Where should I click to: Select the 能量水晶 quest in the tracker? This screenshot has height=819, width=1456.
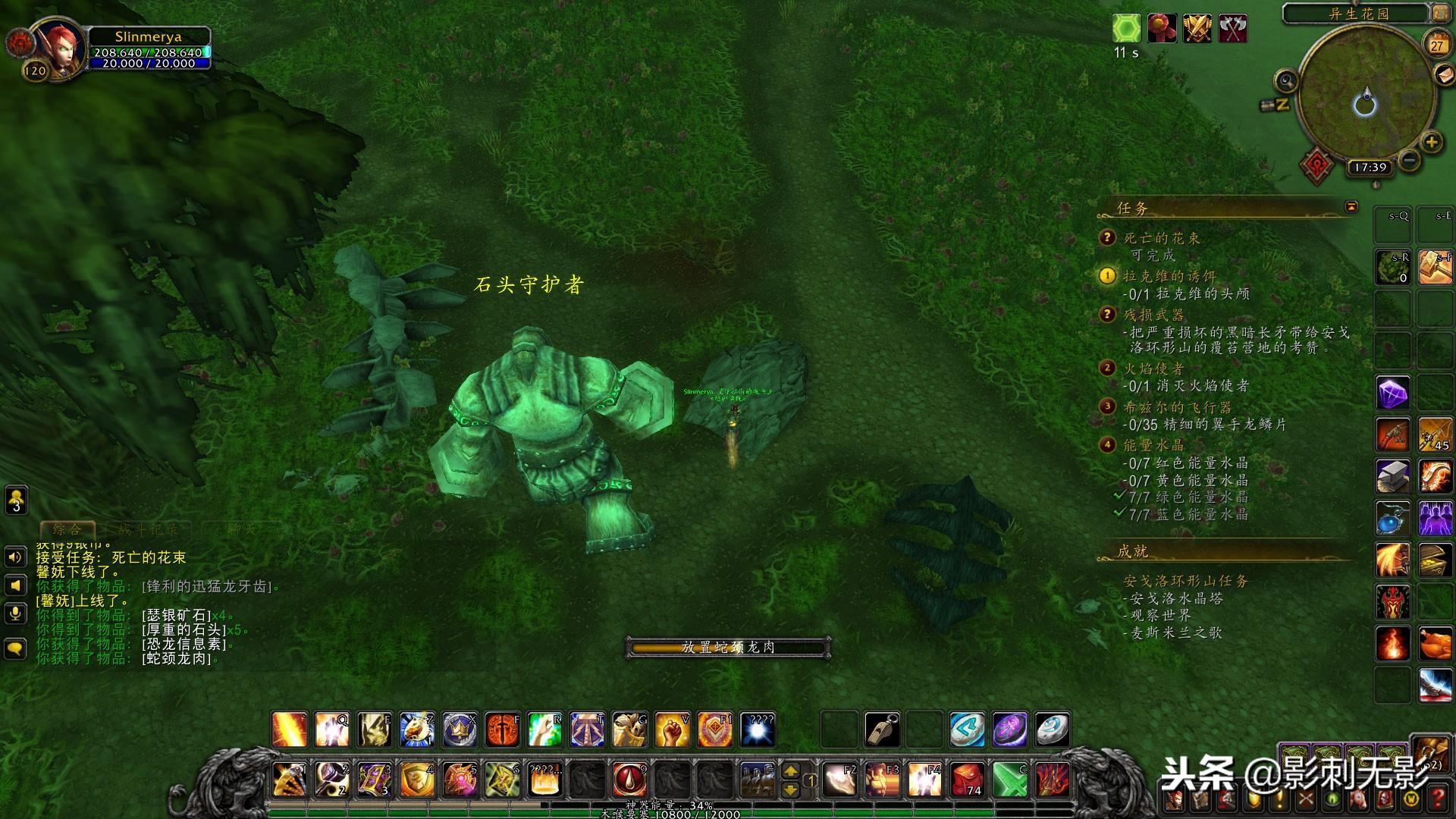coord(1153,445)
